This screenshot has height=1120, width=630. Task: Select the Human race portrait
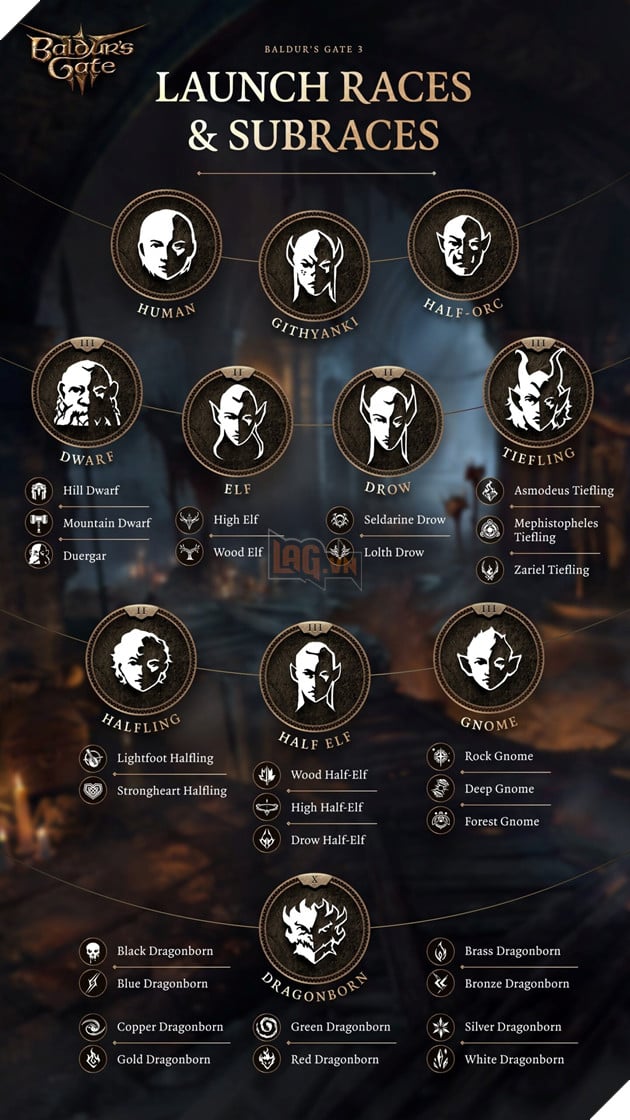pyautogui.click(x=165, y=245)
